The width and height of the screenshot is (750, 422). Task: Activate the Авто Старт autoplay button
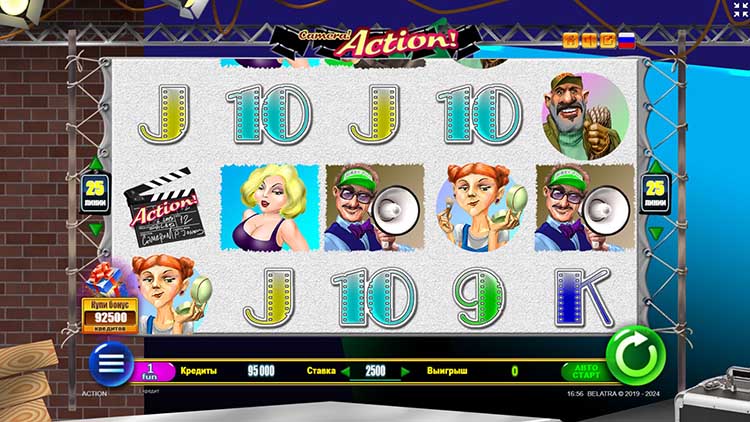point(587,371)
